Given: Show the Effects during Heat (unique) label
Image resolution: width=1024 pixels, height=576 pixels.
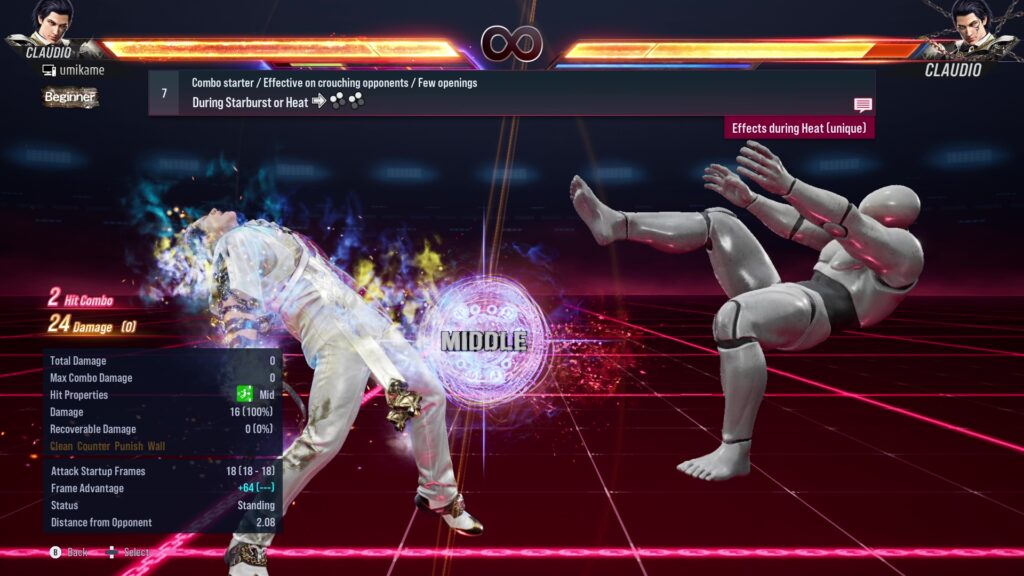Looking at the screenshot, I should pos(799,128).
